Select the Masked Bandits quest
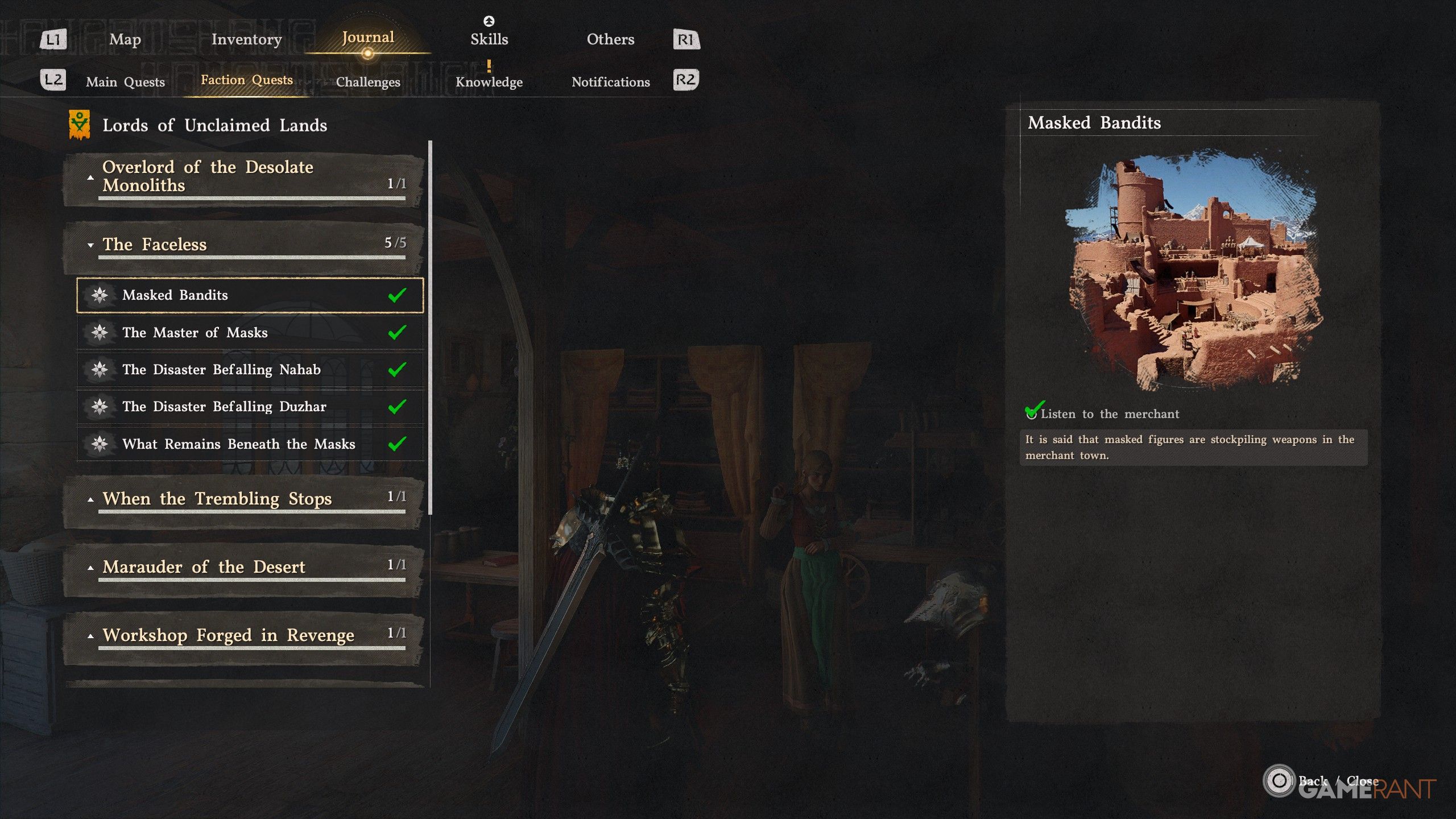Screen dimensions: 1456x819 [x=250, y=295]
